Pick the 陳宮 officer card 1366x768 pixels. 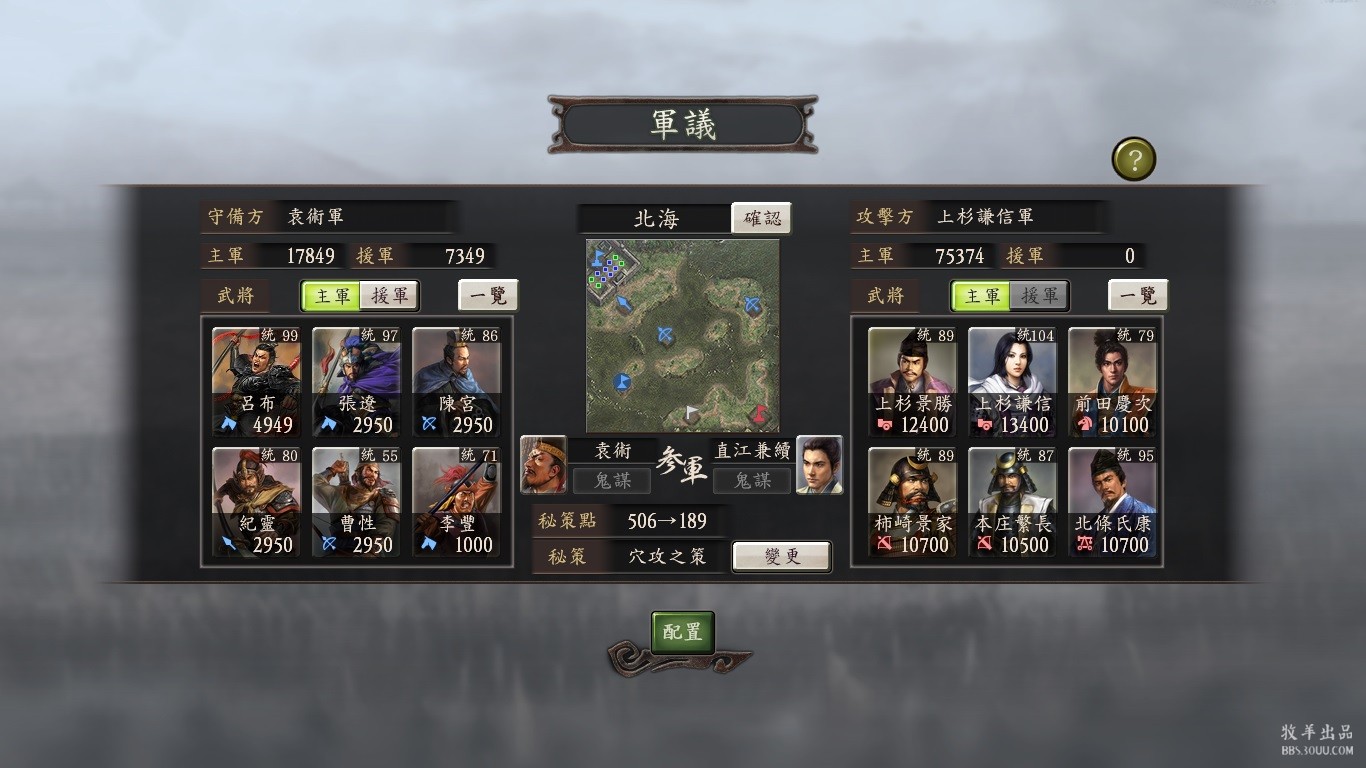coord(456,382)
